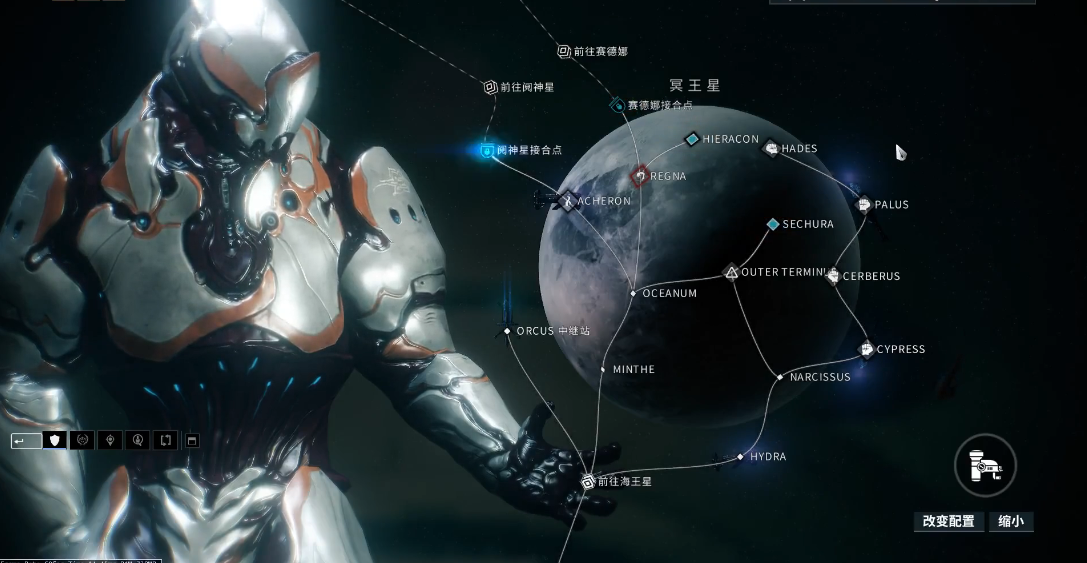Click the 改变配置 button
This screenshot has height=563, width=1087.
(948, 521)
